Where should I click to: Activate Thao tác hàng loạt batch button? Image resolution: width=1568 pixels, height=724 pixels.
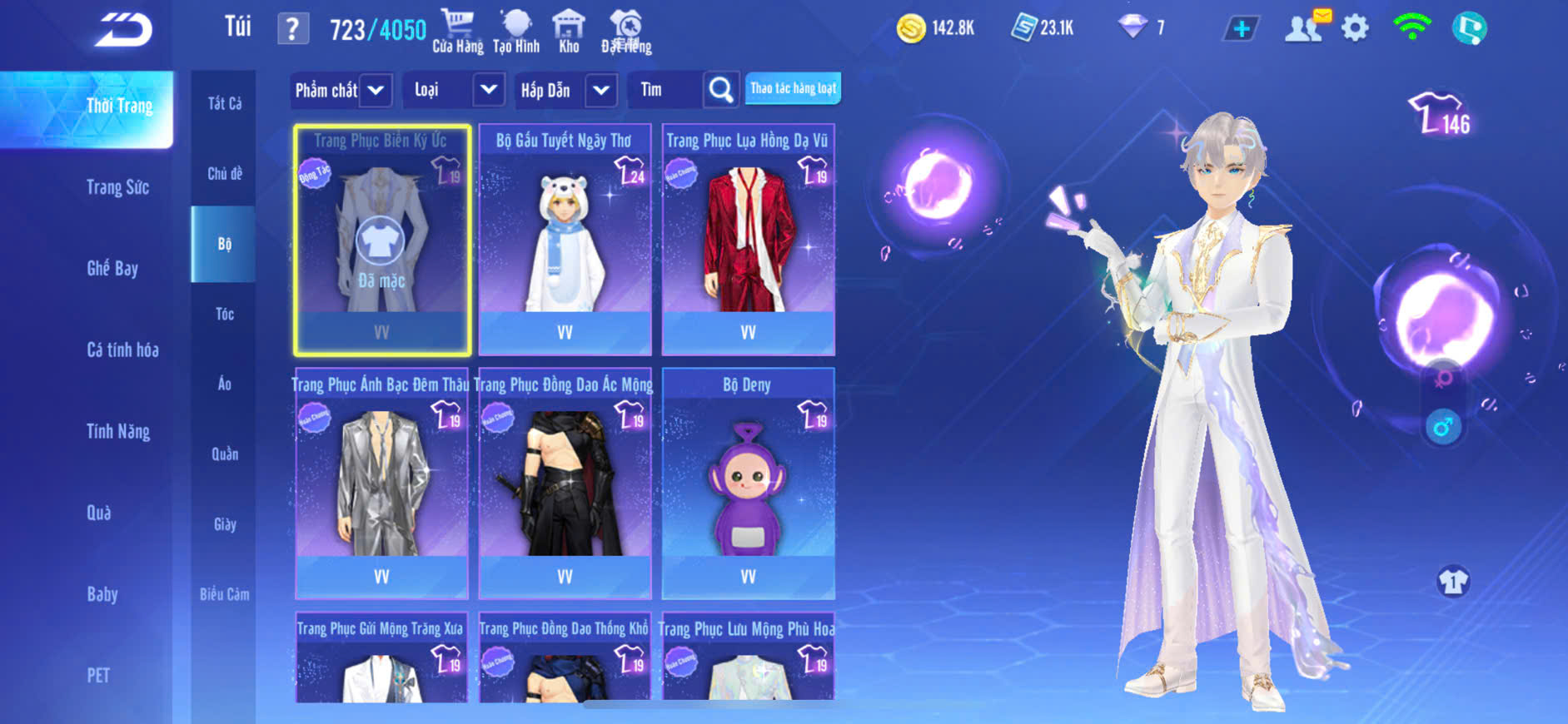[x=793, y=88]
